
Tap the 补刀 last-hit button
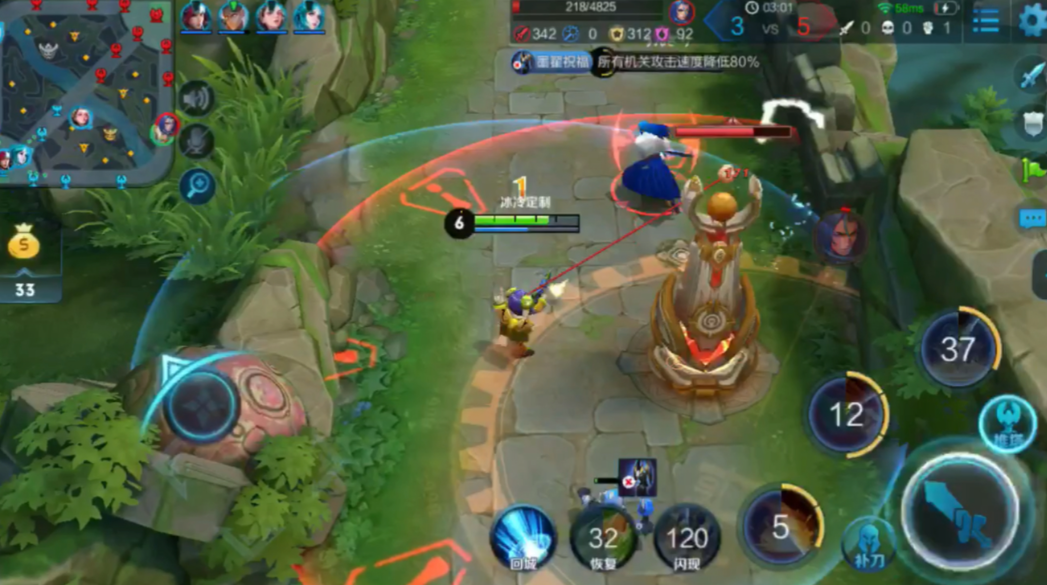click(867, 544)
